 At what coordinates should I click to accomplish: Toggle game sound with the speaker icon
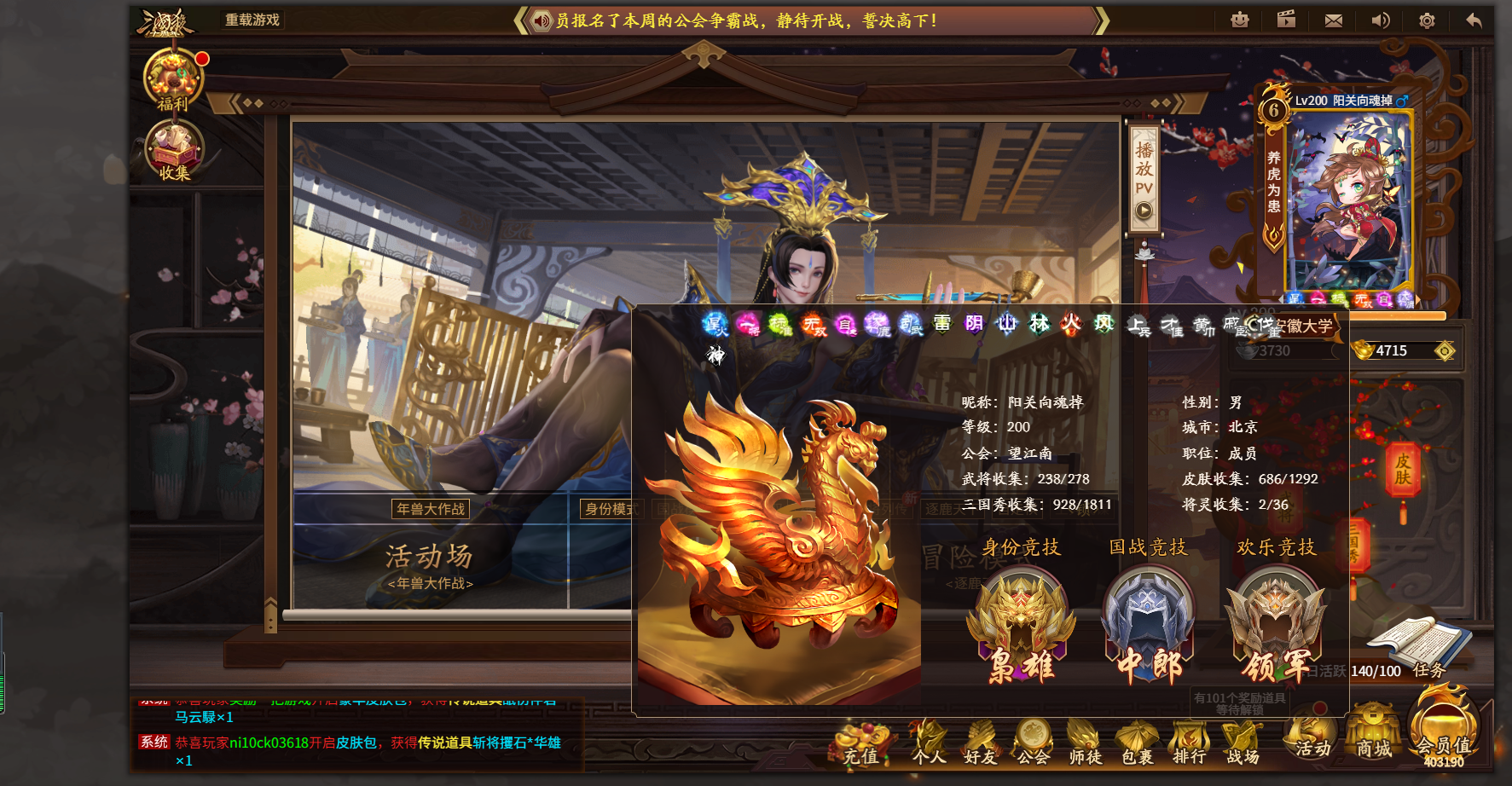(x=1381, y=20)
